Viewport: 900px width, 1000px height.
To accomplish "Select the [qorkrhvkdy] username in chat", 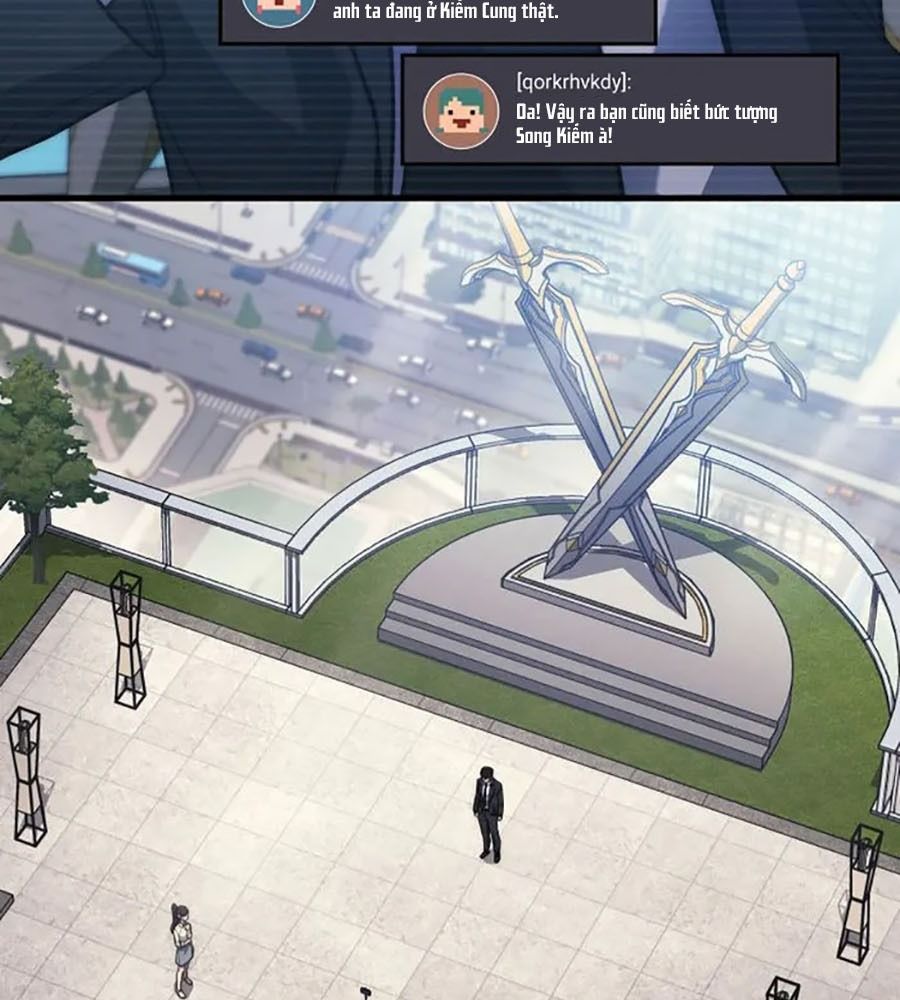I will [x=573, y=82].
